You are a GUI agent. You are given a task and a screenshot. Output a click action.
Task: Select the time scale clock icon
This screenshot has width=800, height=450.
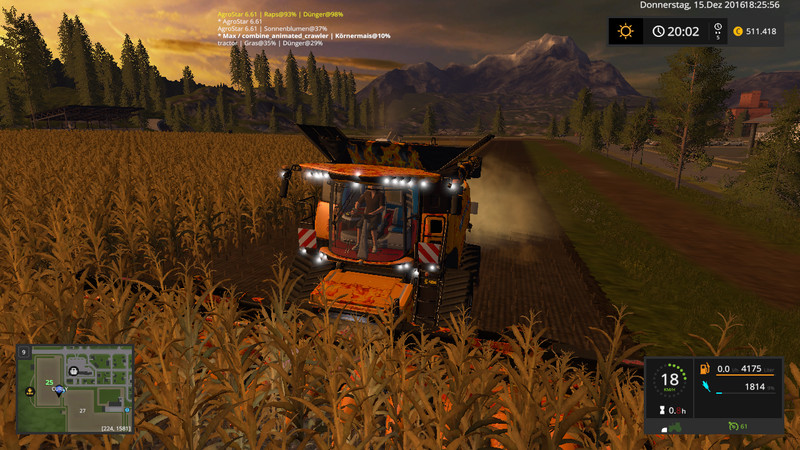point(659,31)
